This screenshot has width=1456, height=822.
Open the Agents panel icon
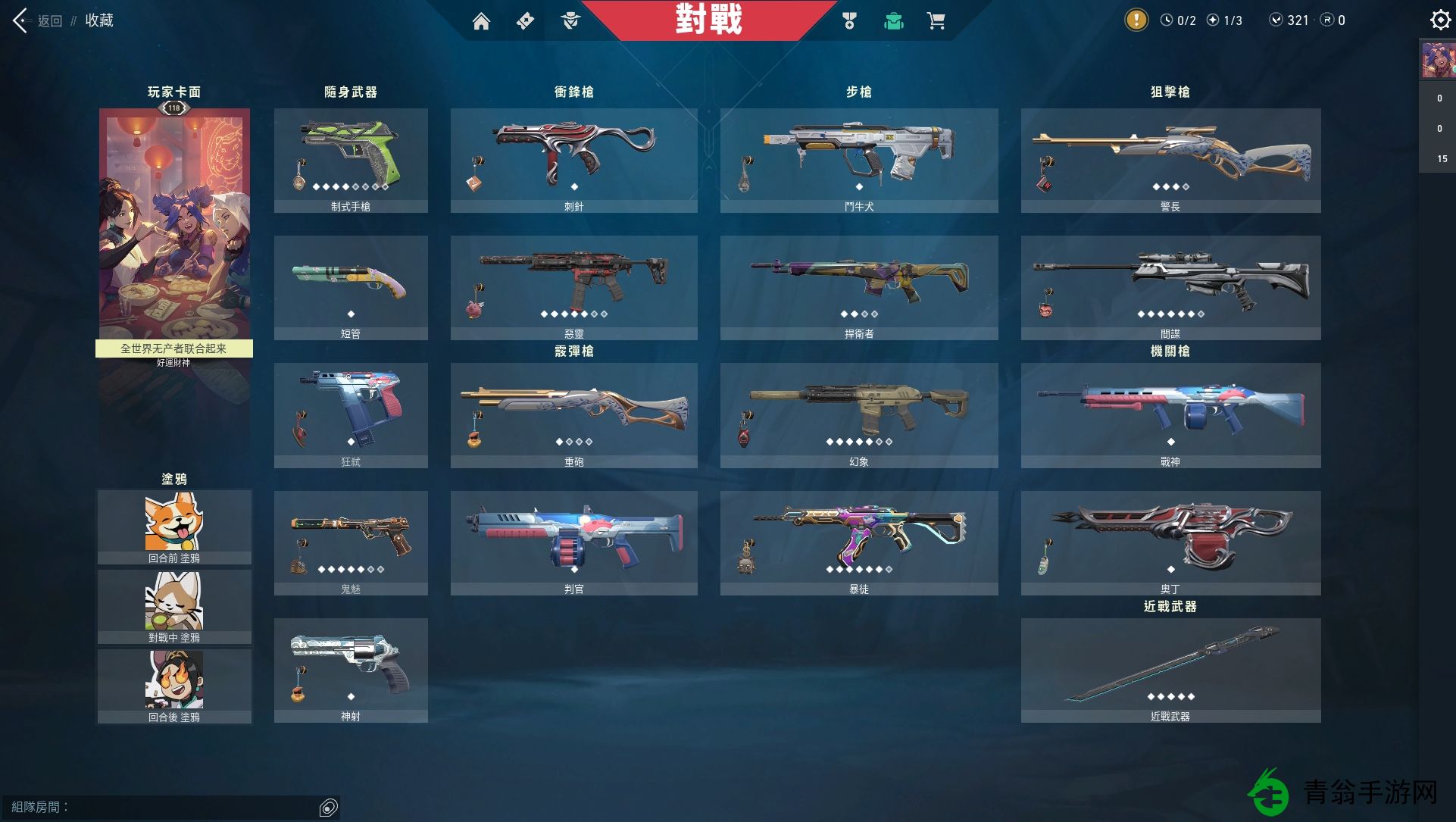coord(572,21)
